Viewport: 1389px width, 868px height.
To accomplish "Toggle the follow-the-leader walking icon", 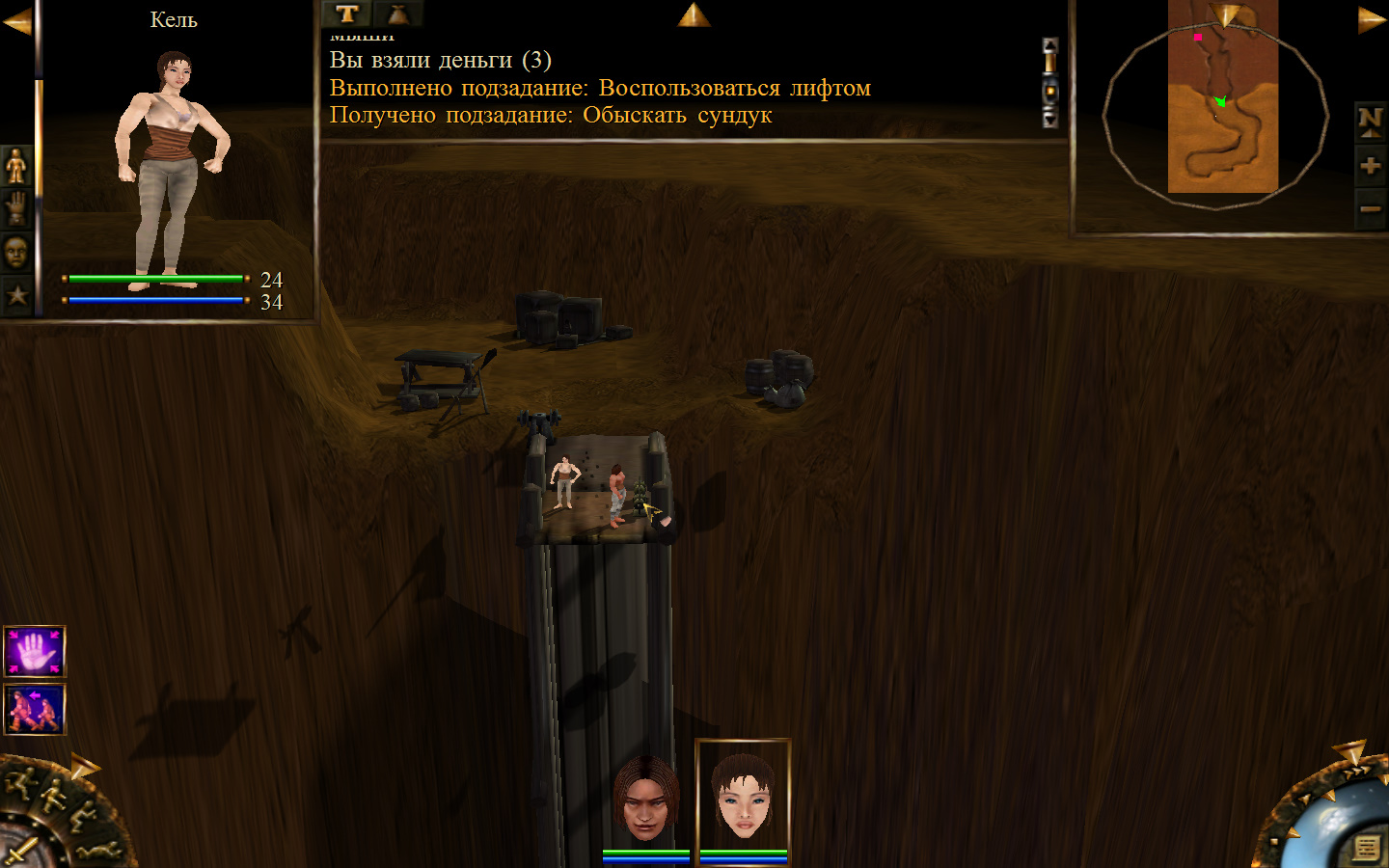I will click(x=35, y=709).
